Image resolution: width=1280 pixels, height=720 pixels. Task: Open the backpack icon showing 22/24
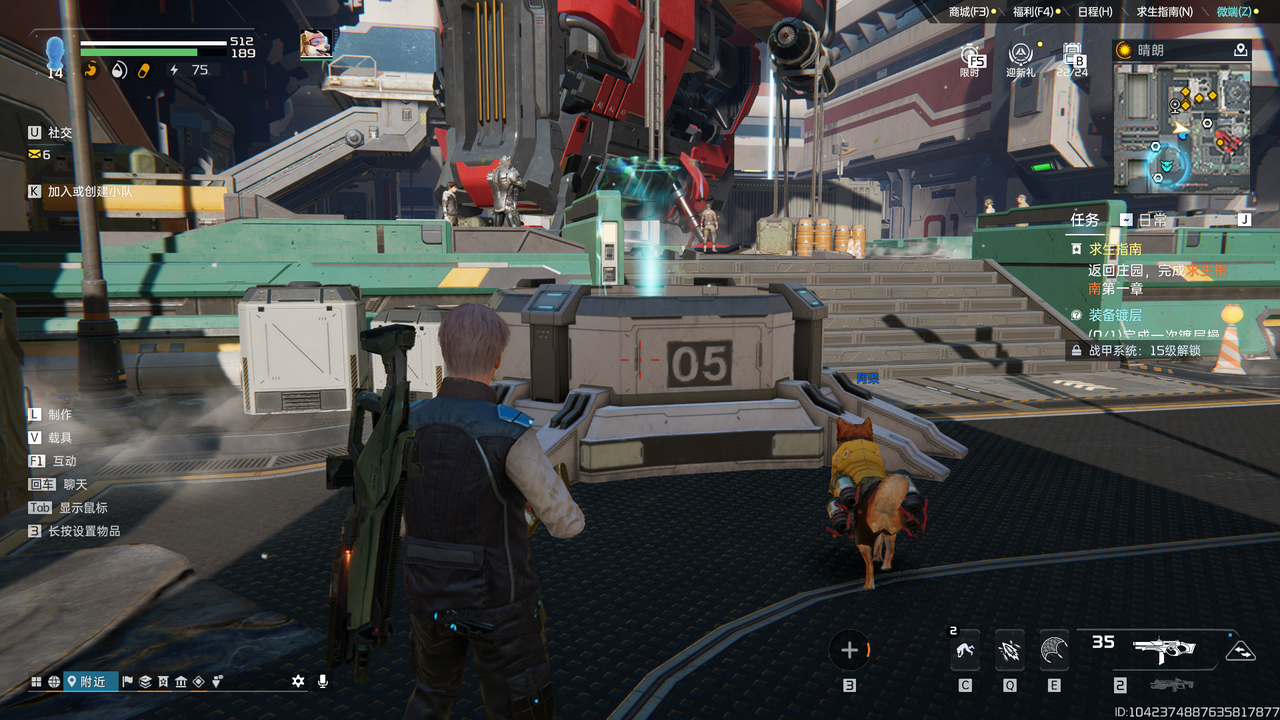coord(1072,58)
